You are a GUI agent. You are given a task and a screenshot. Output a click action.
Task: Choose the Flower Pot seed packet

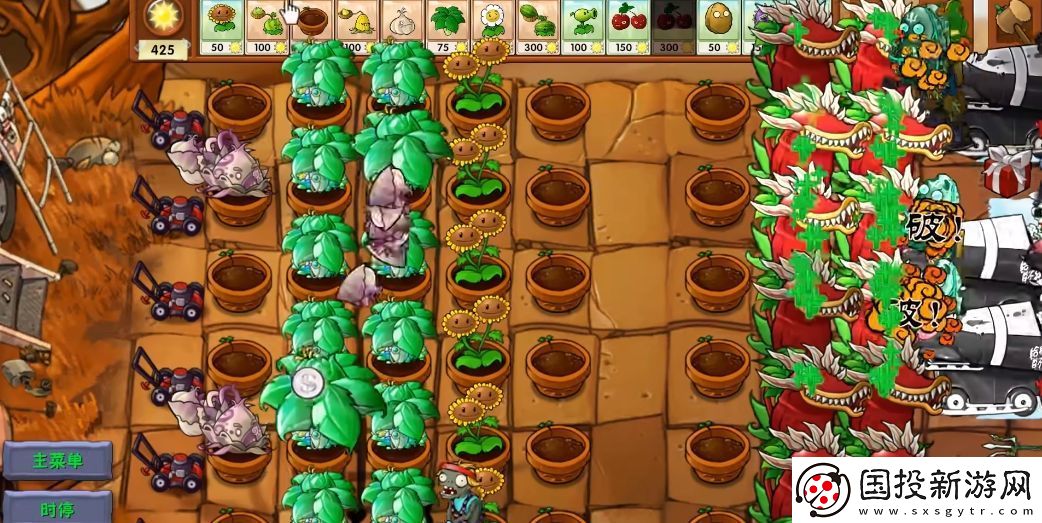tap(313, 27)
